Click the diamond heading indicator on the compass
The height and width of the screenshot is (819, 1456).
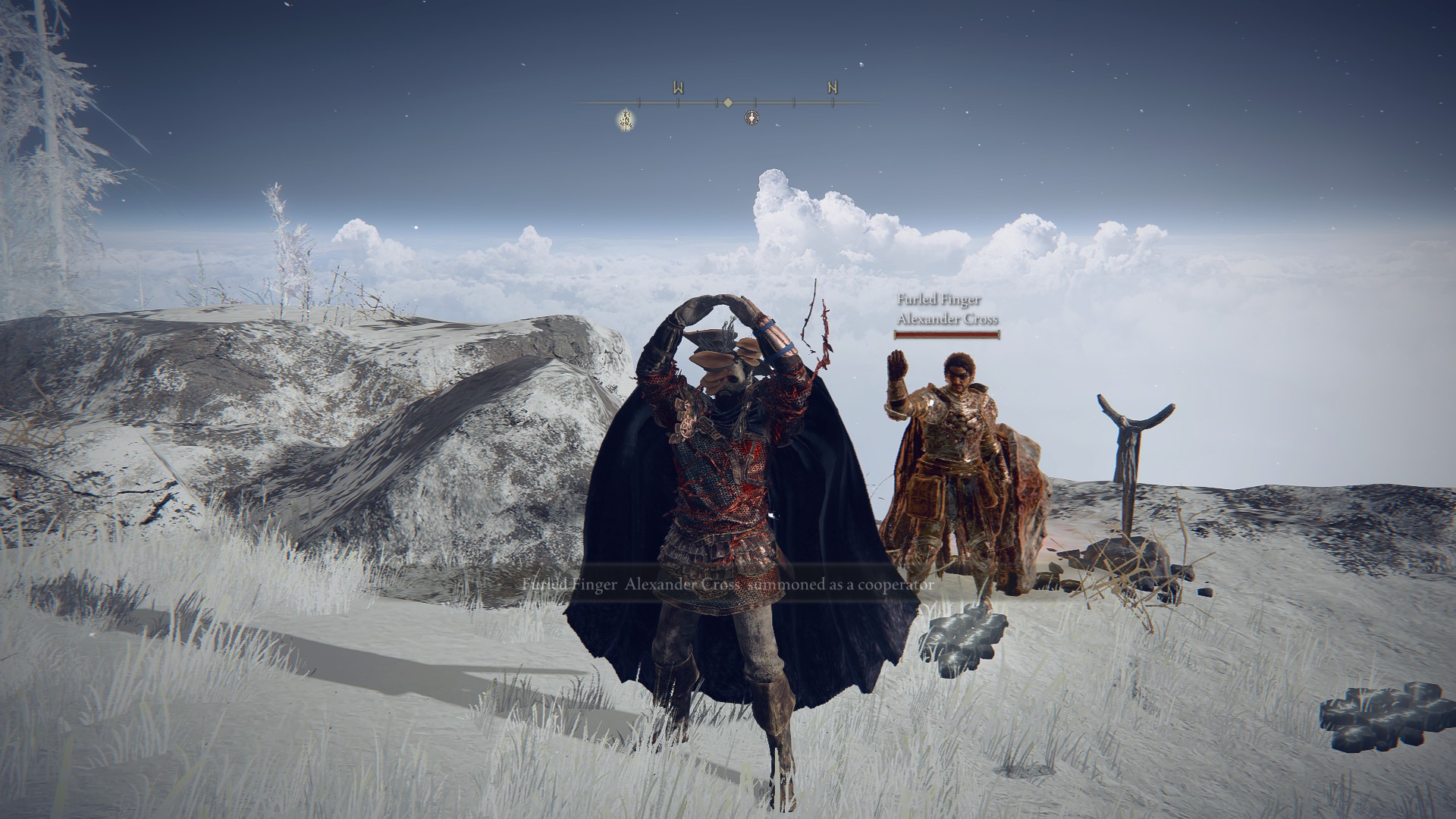pos(727,102)
